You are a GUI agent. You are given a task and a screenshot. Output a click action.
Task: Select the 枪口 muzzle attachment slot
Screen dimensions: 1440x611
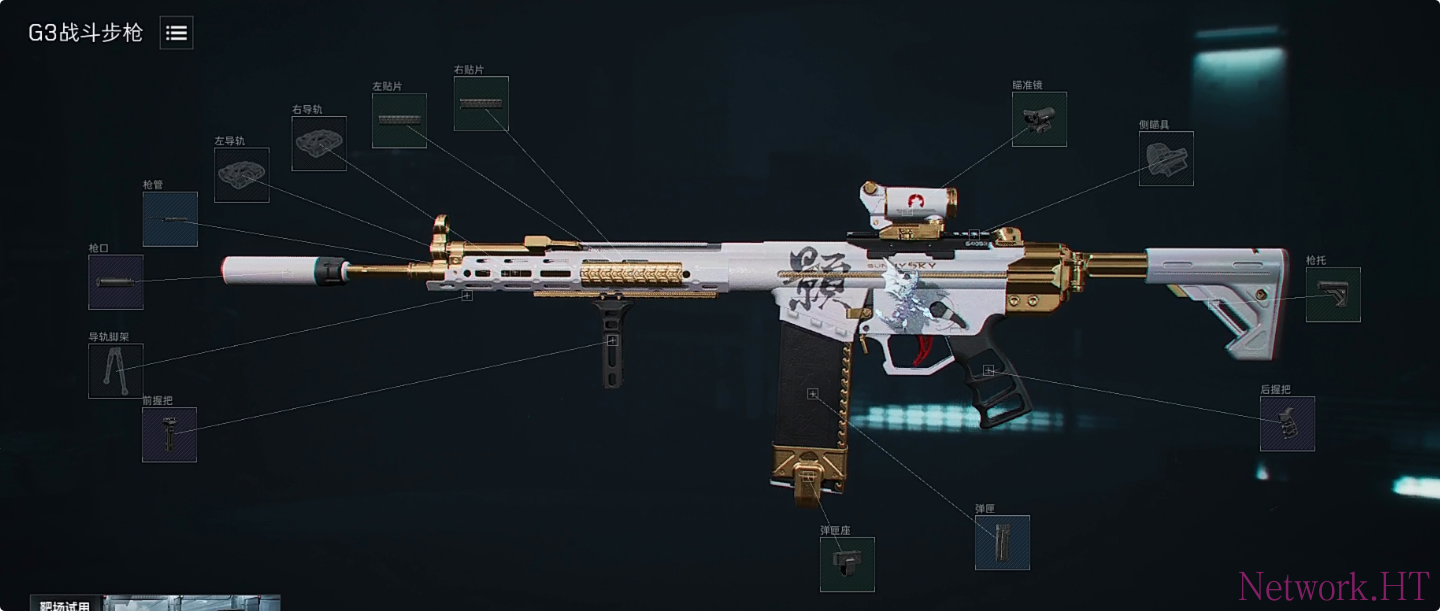click(x=116, y=282)
